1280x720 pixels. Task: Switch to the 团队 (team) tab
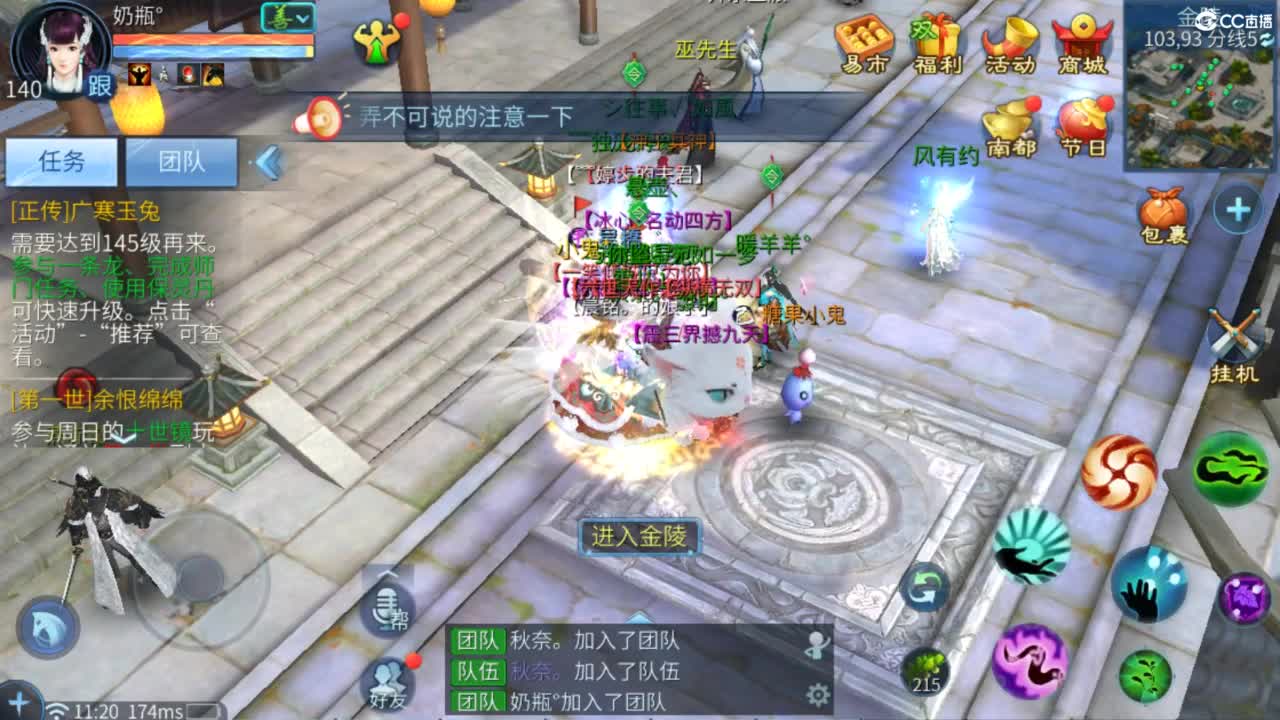(x=182, y=163)
